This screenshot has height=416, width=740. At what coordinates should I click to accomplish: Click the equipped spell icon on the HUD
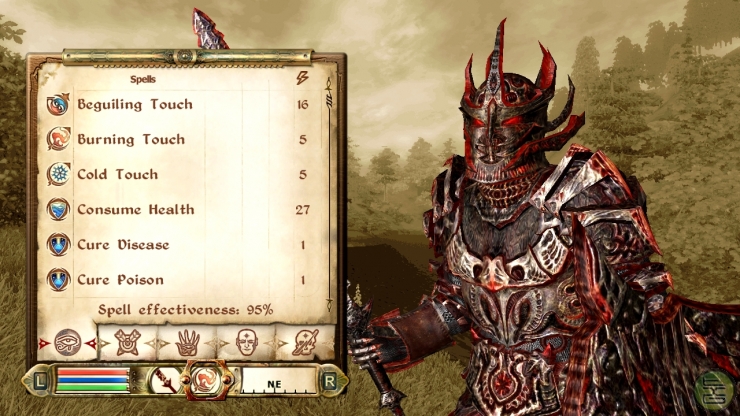click(x=208, y=380)
